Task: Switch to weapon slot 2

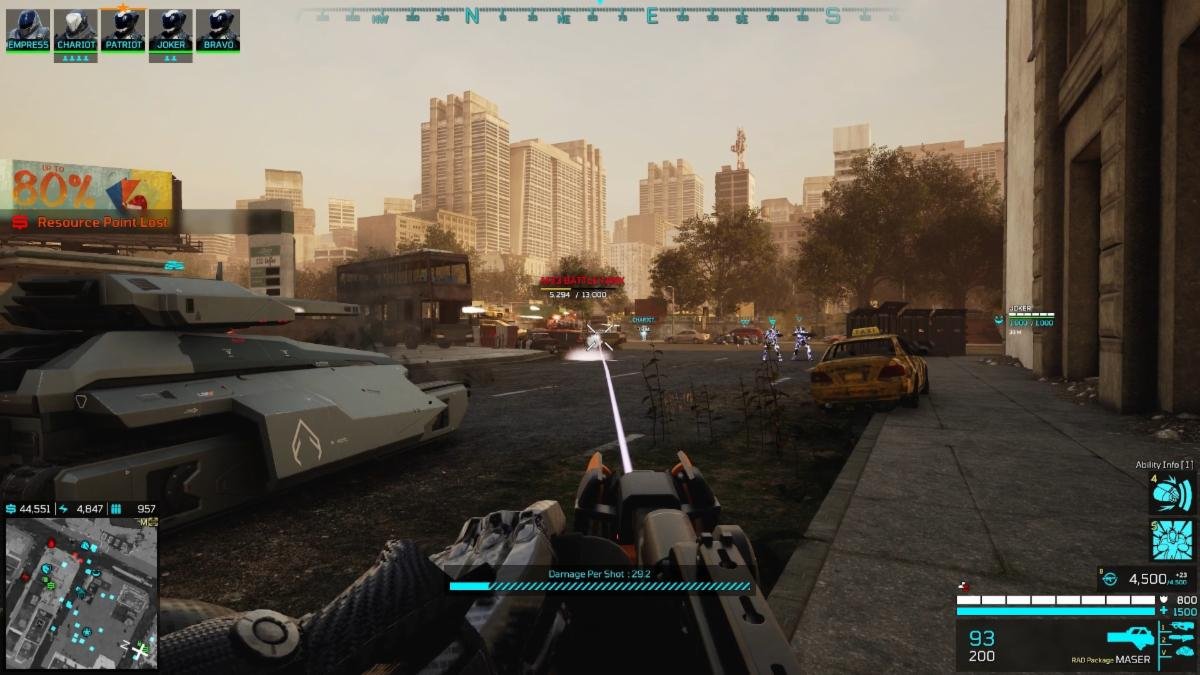Action: tap(1181, 638)
